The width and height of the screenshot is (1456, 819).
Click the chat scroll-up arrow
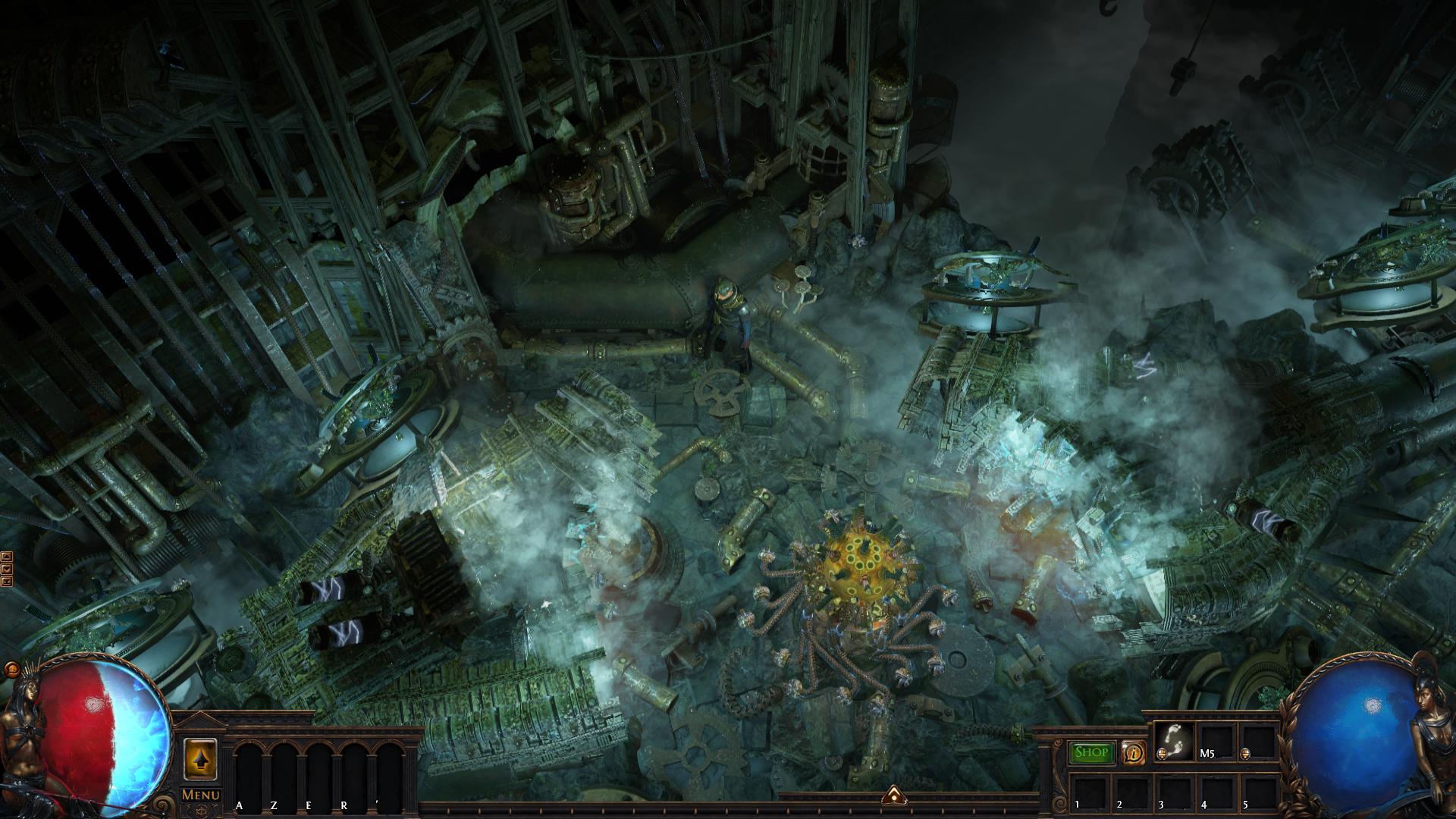pos(7,557)
